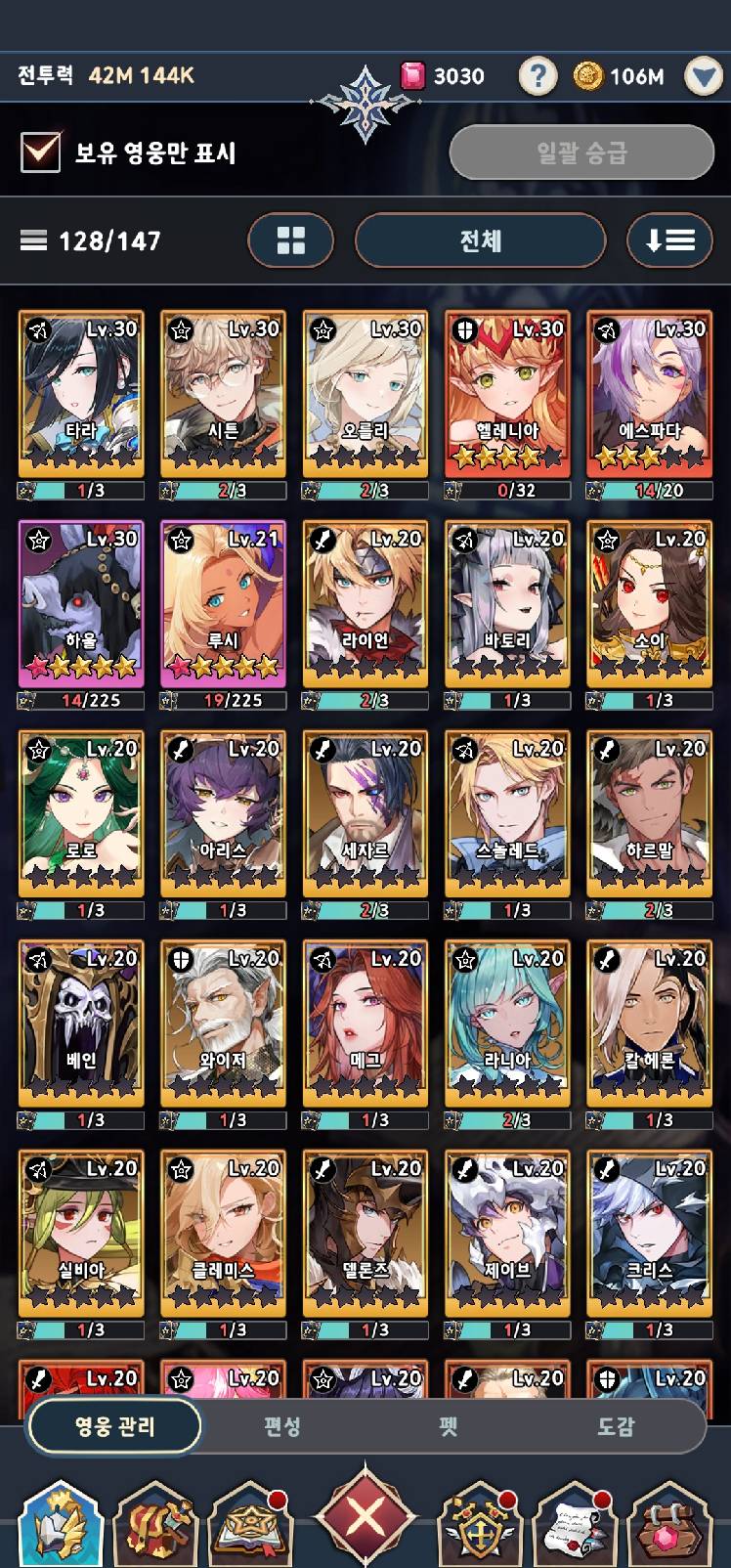Toggle the 보유 영웅만 표시 checkbox
Viewport: 731px width, 1568px height.
[x=41, y=152]
